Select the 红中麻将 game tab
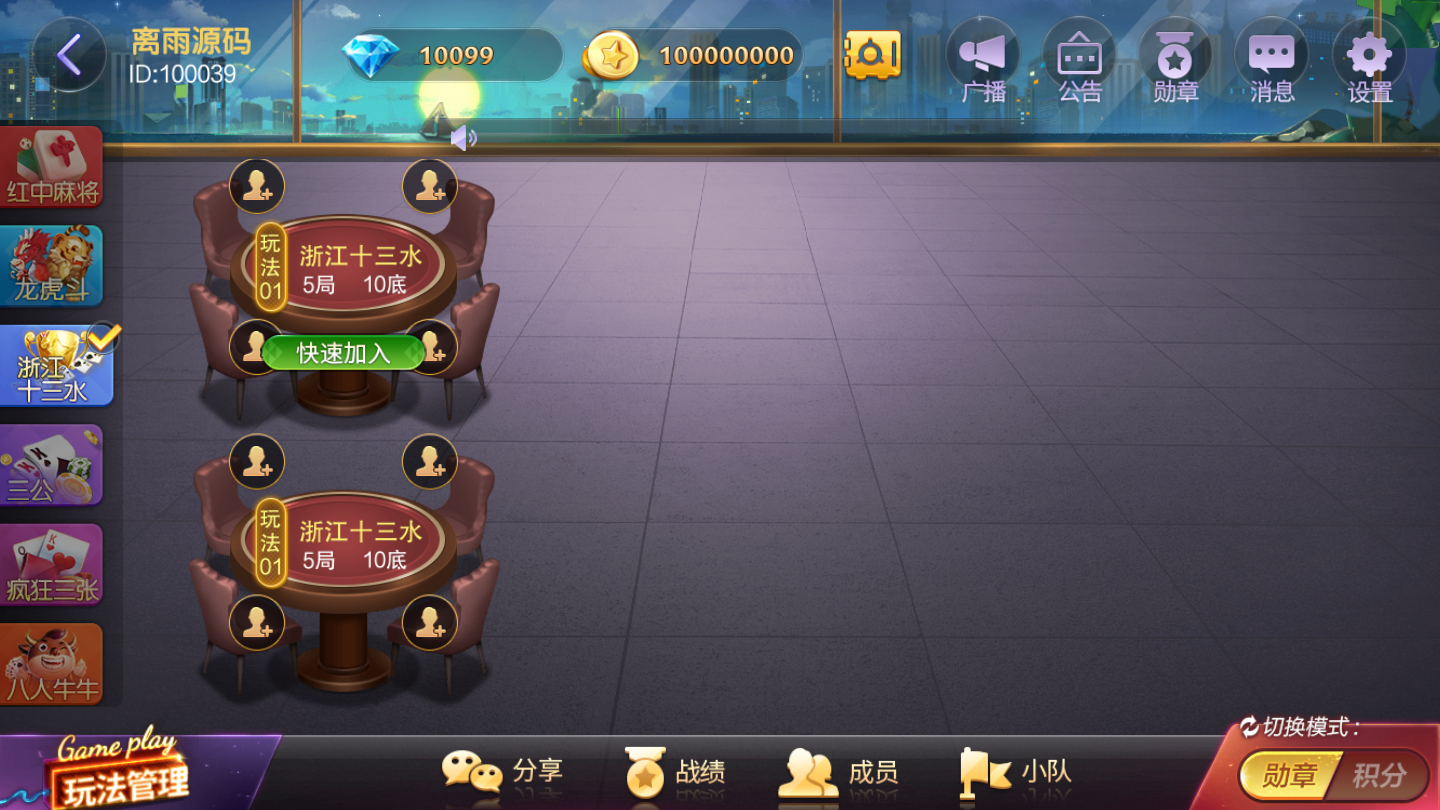Image resolution: width=1440 pixels, height=810 pixels. coord(52,168)
